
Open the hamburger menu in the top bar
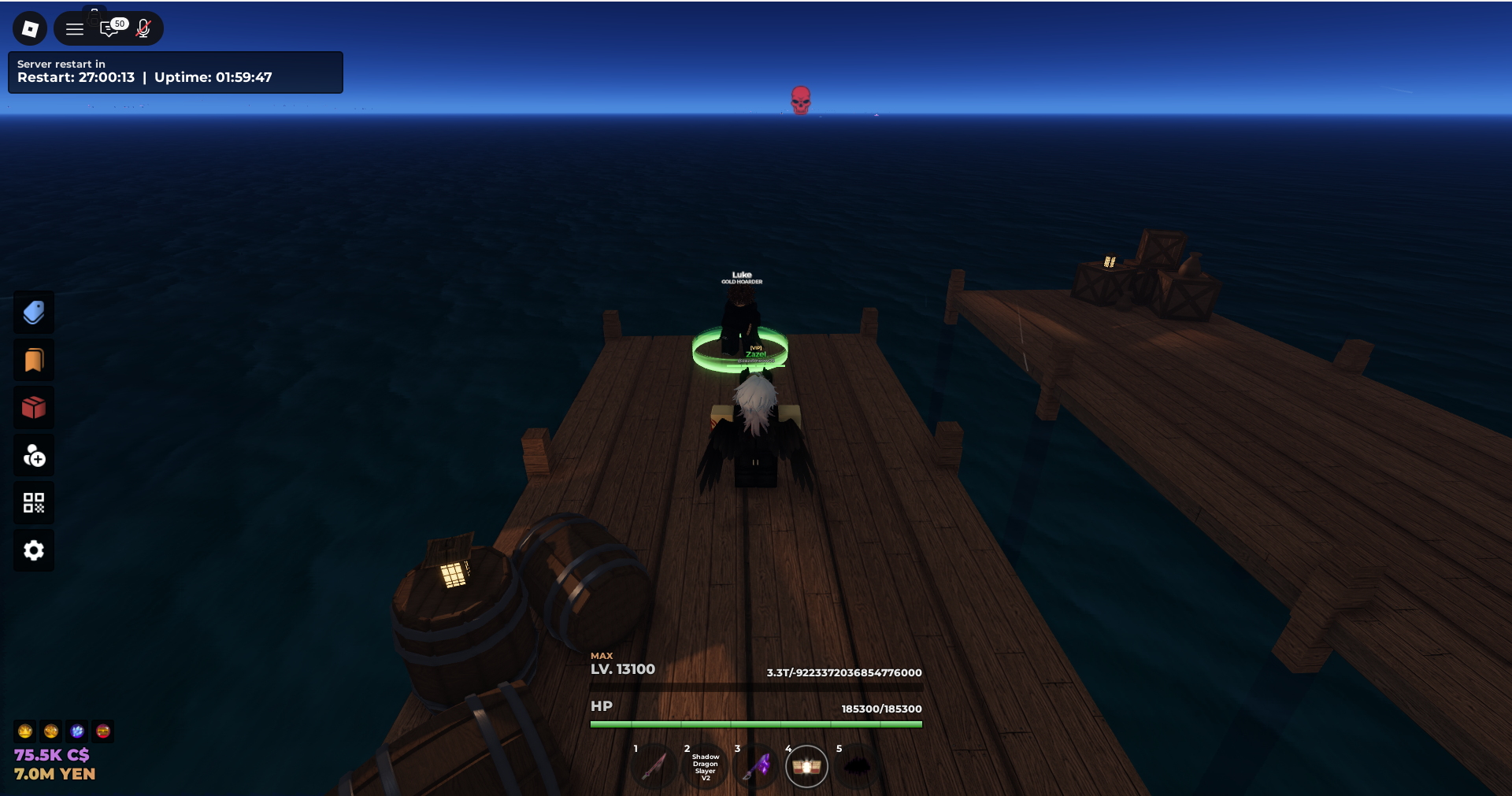[75, 29]
